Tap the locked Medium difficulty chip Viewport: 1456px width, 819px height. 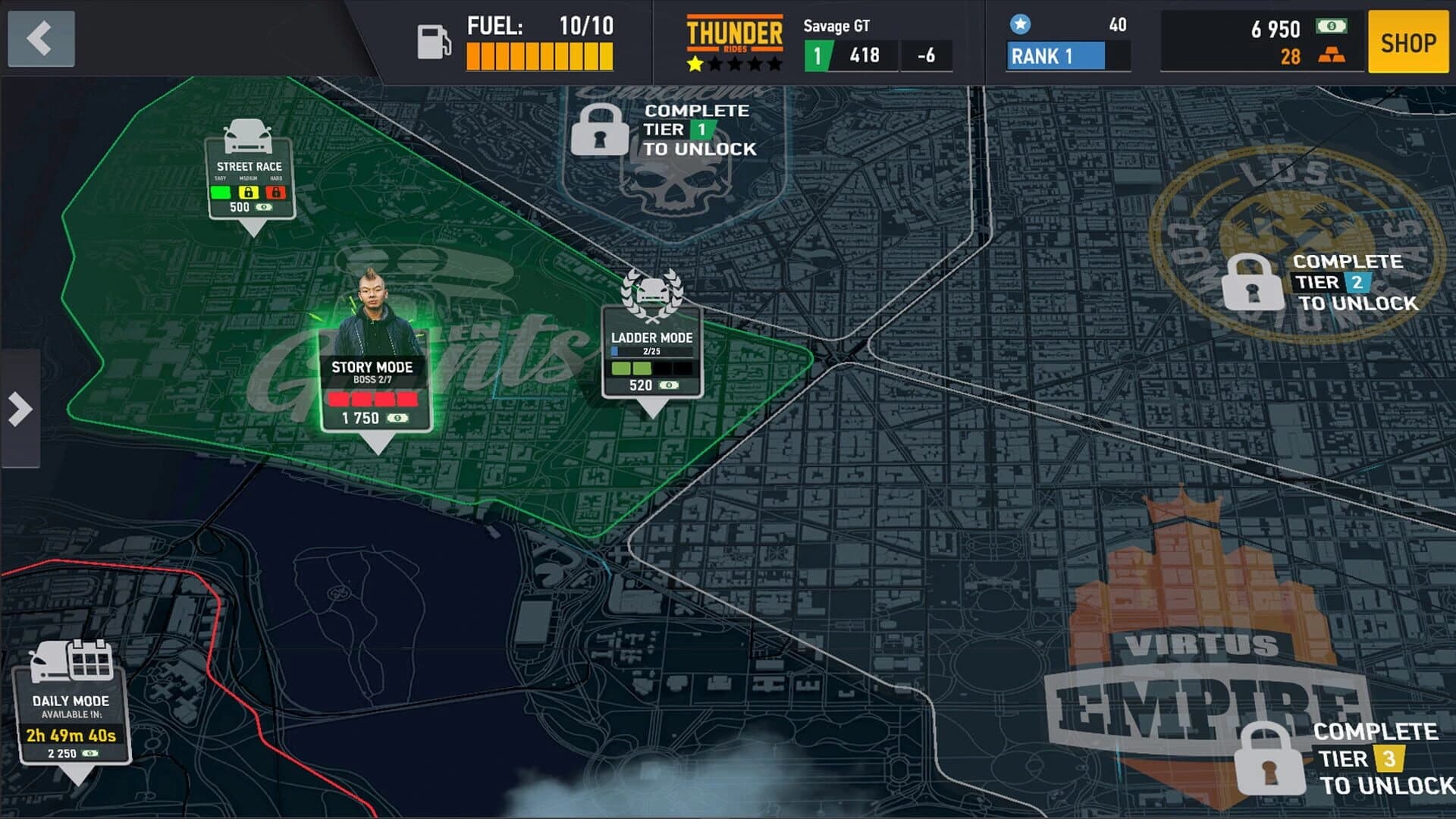click(250, 192)
